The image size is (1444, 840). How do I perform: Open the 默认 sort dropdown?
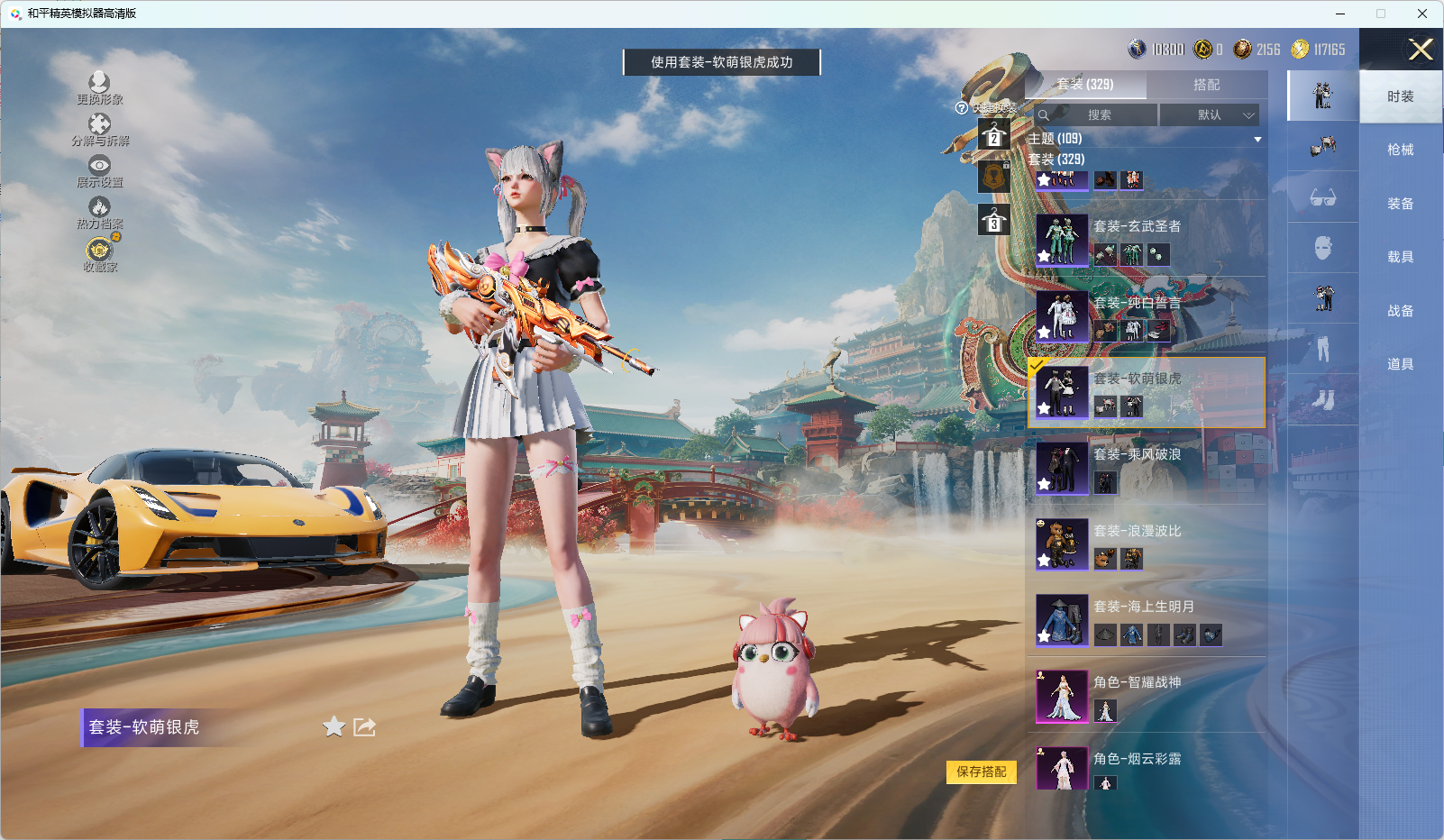(x=1209, y=115)
